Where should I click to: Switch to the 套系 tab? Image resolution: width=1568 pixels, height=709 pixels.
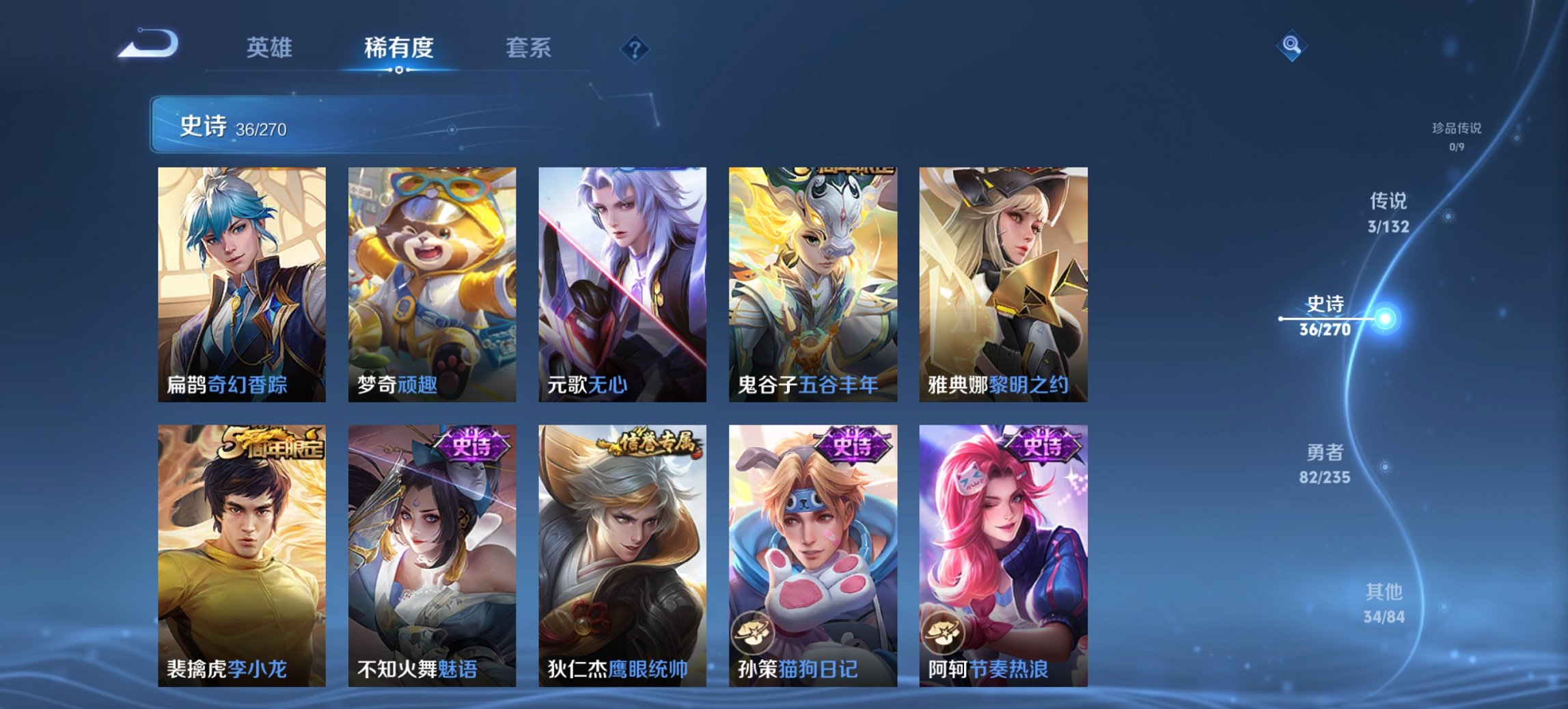[528, 48]
